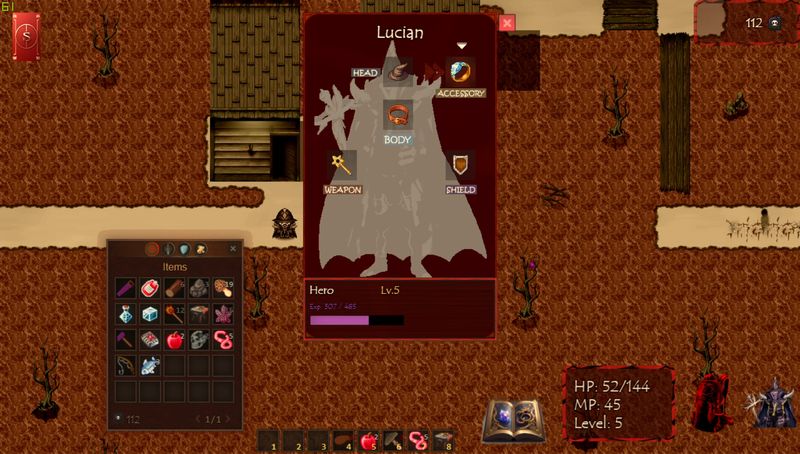Select the bow in the inventory

125,365
